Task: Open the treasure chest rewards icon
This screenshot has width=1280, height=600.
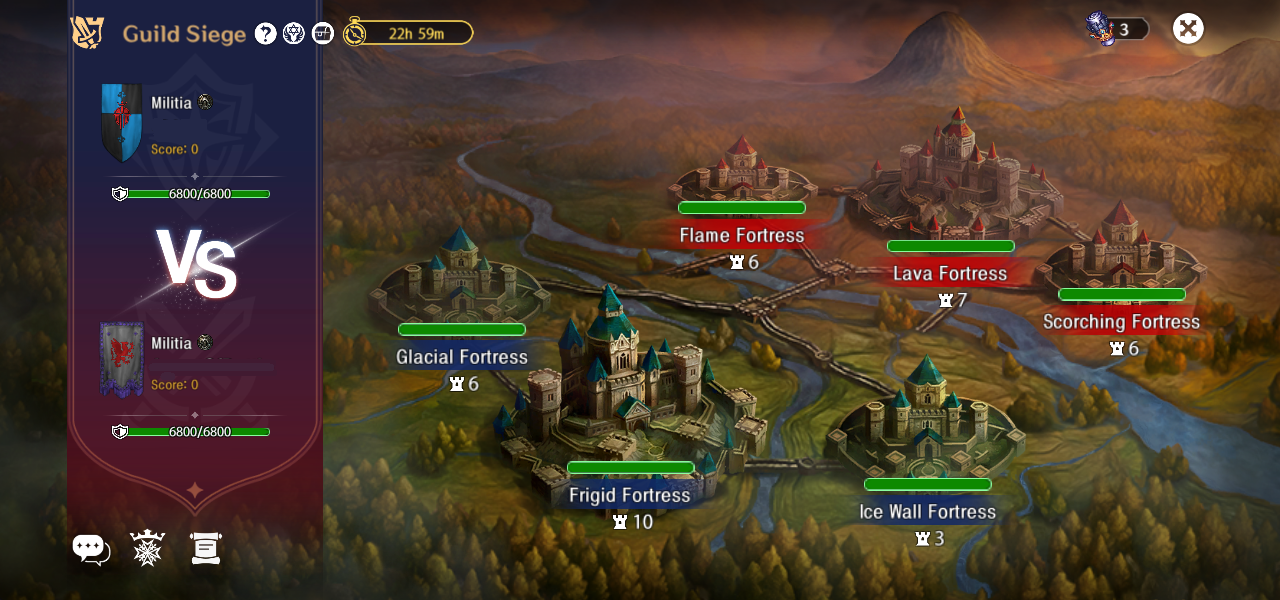Action: [322, 33]
